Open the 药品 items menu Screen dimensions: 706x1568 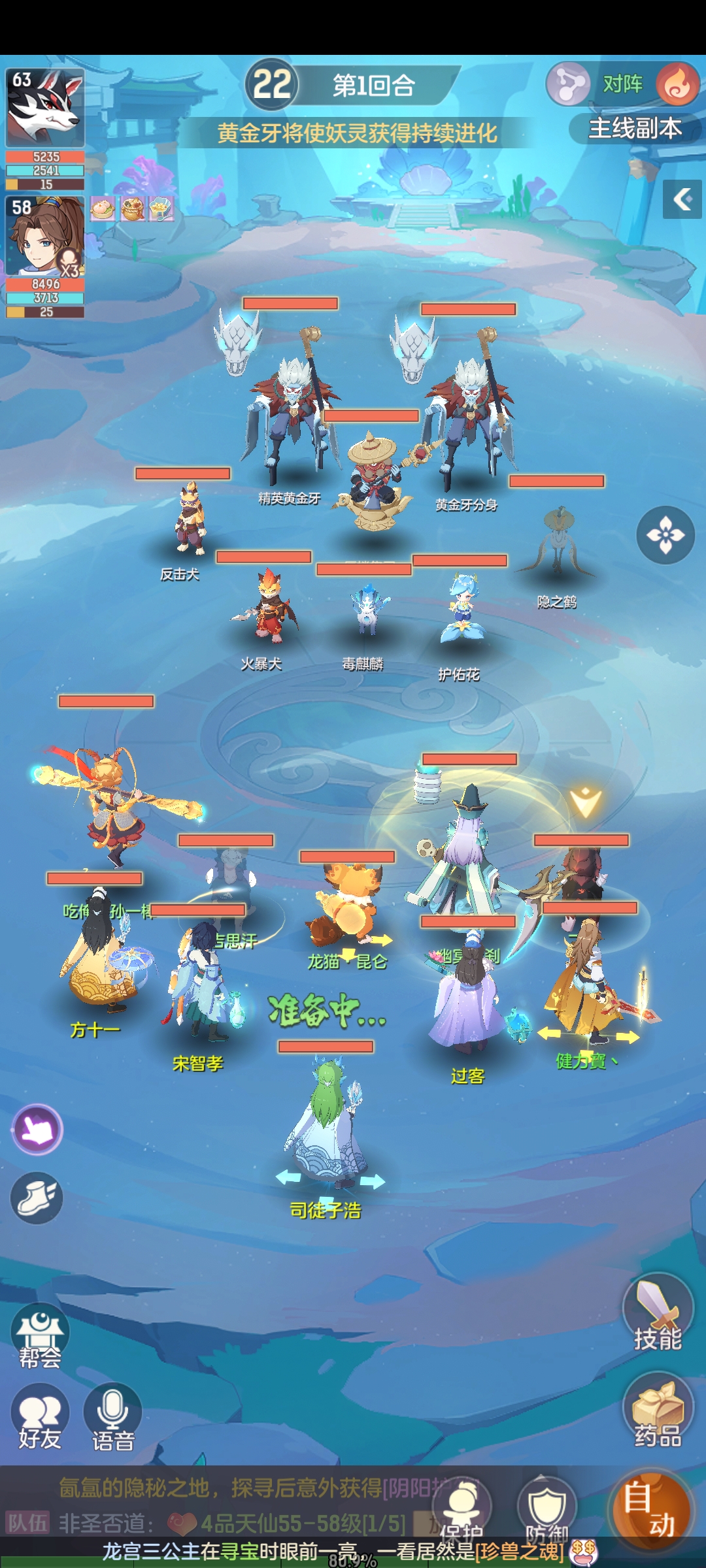click(x=658, y=1411)
